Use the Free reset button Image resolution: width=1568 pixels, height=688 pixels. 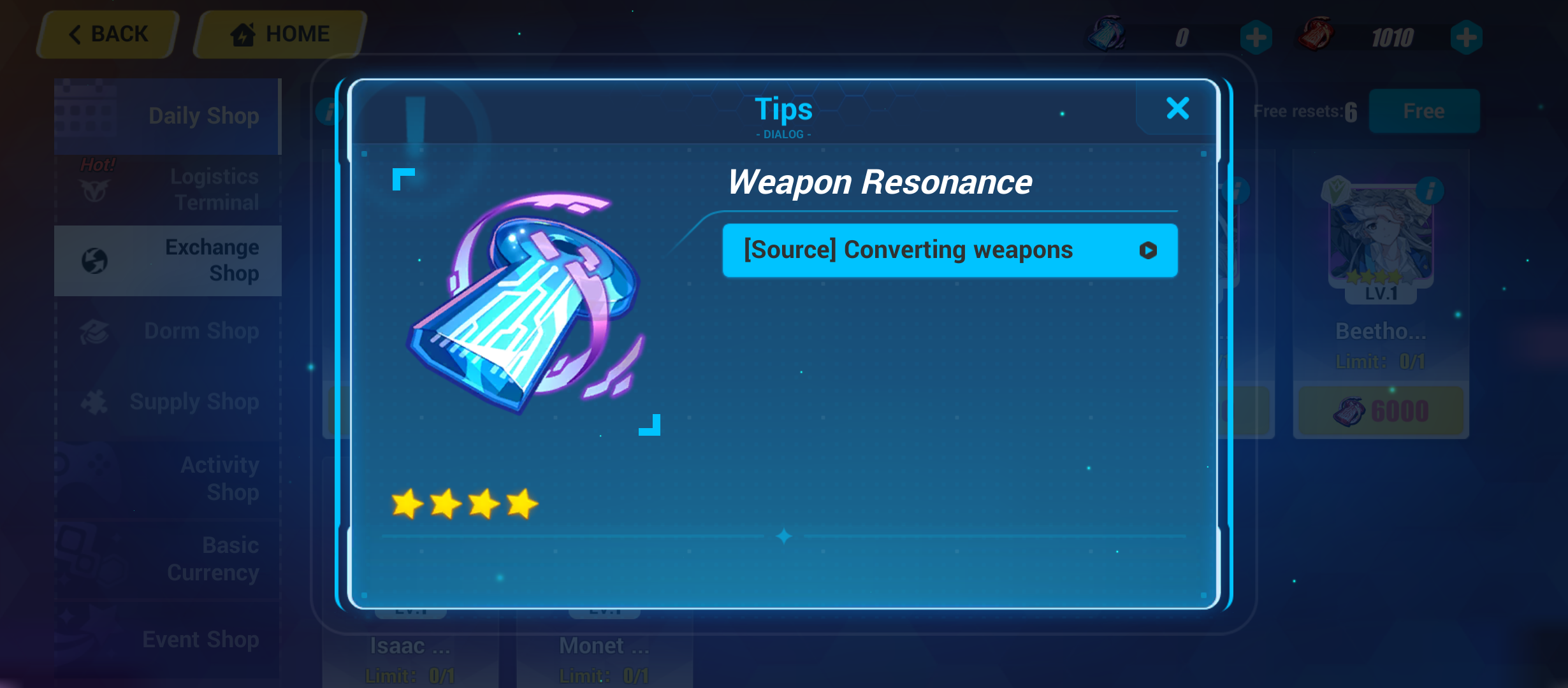tap(1425, 111)
